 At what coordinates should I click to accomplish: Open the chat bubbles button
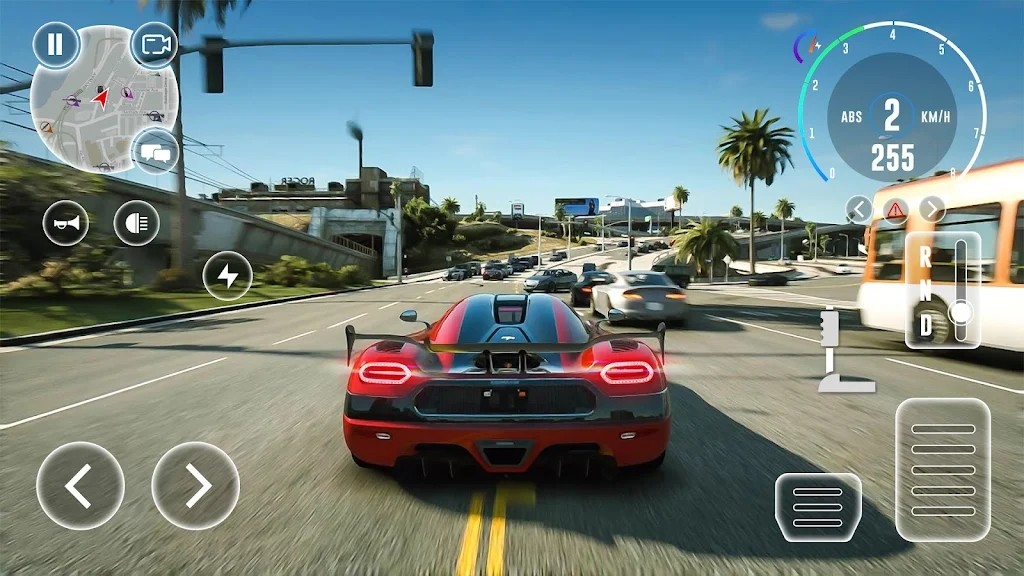(x=156, y=152)
